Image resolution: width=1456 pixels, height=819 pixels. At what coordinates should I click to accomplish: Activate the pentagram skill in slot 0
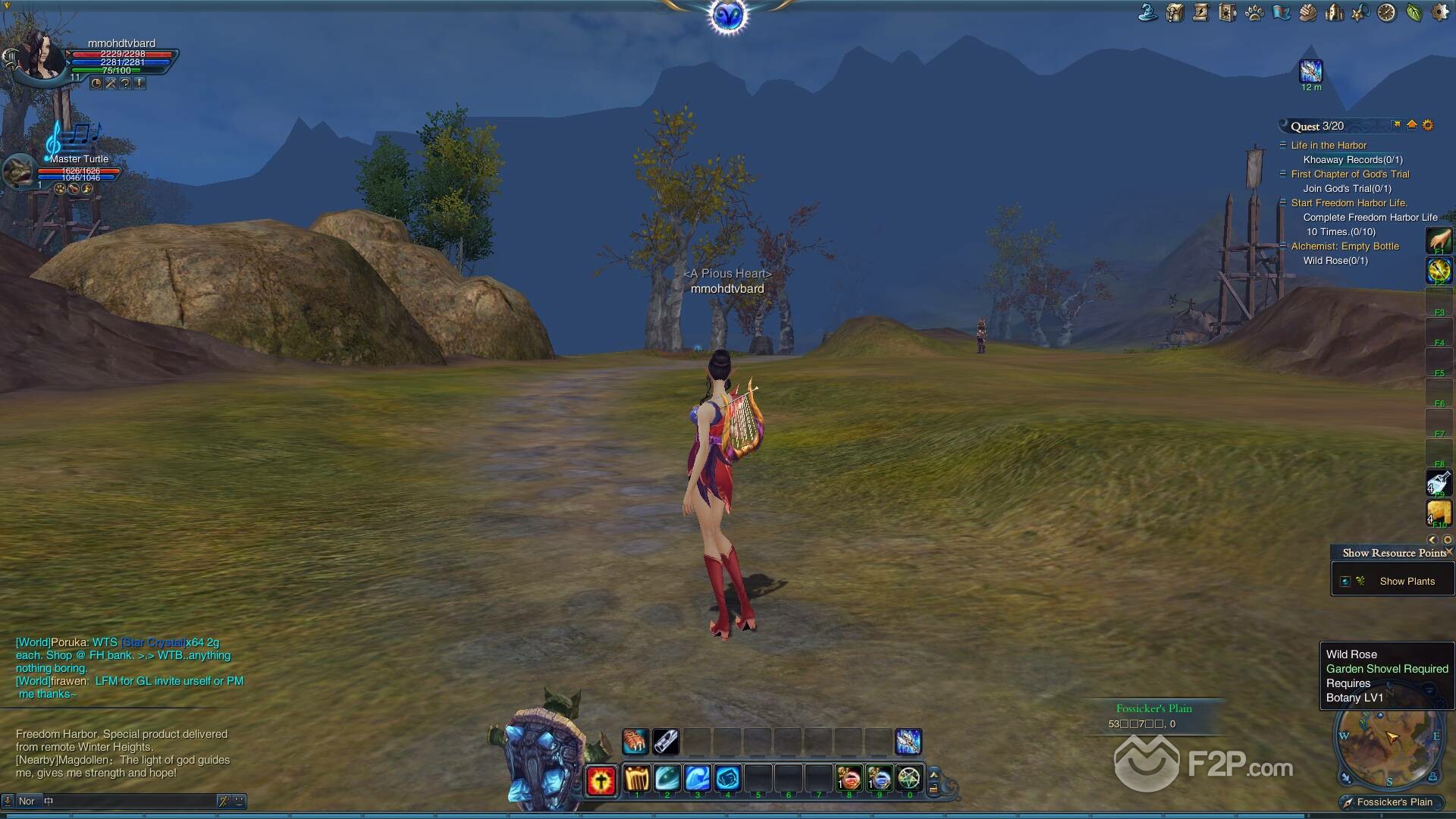tap(908, 778)
